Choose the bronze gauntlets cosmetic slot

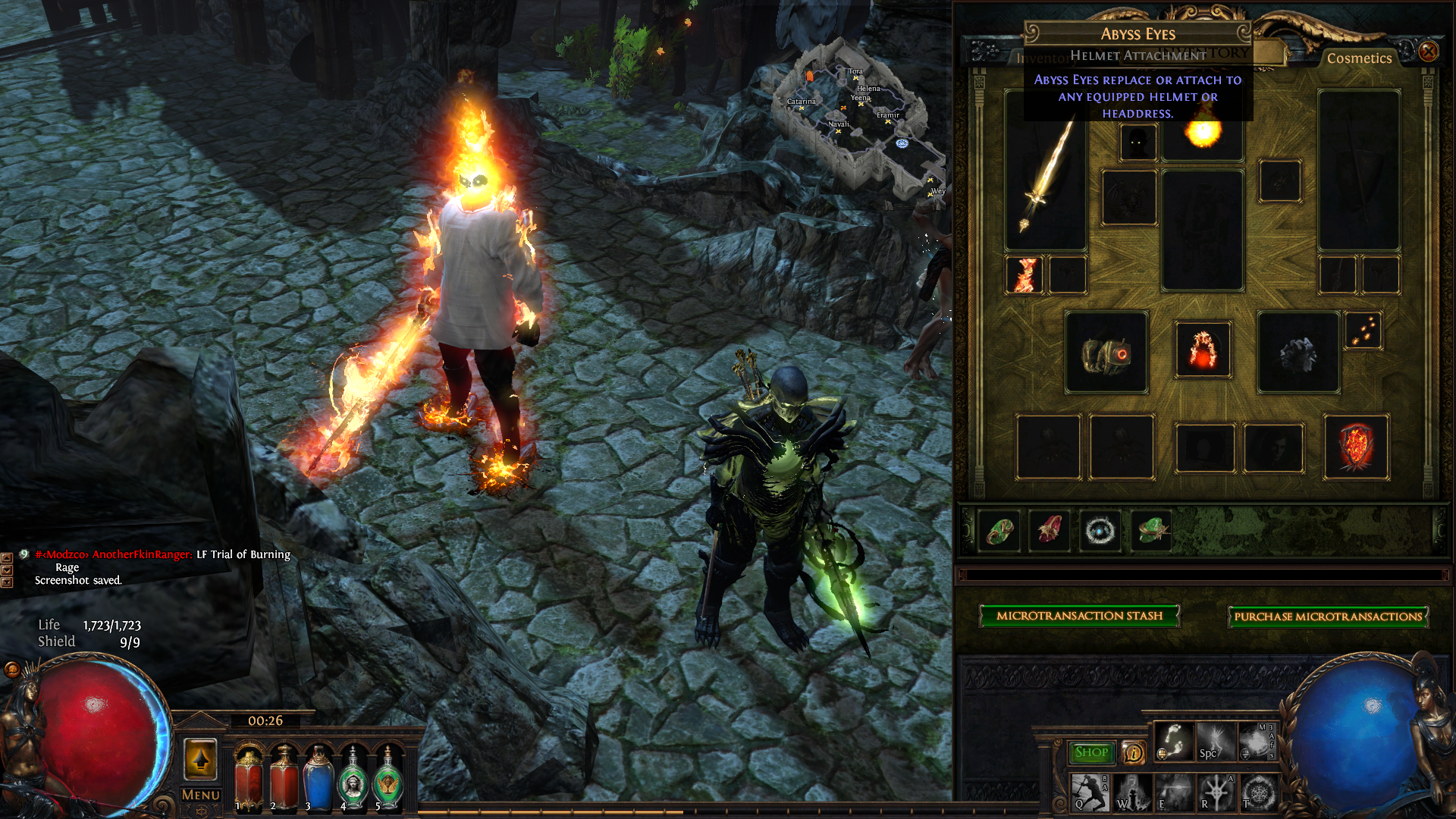[x=1106, y=353]
